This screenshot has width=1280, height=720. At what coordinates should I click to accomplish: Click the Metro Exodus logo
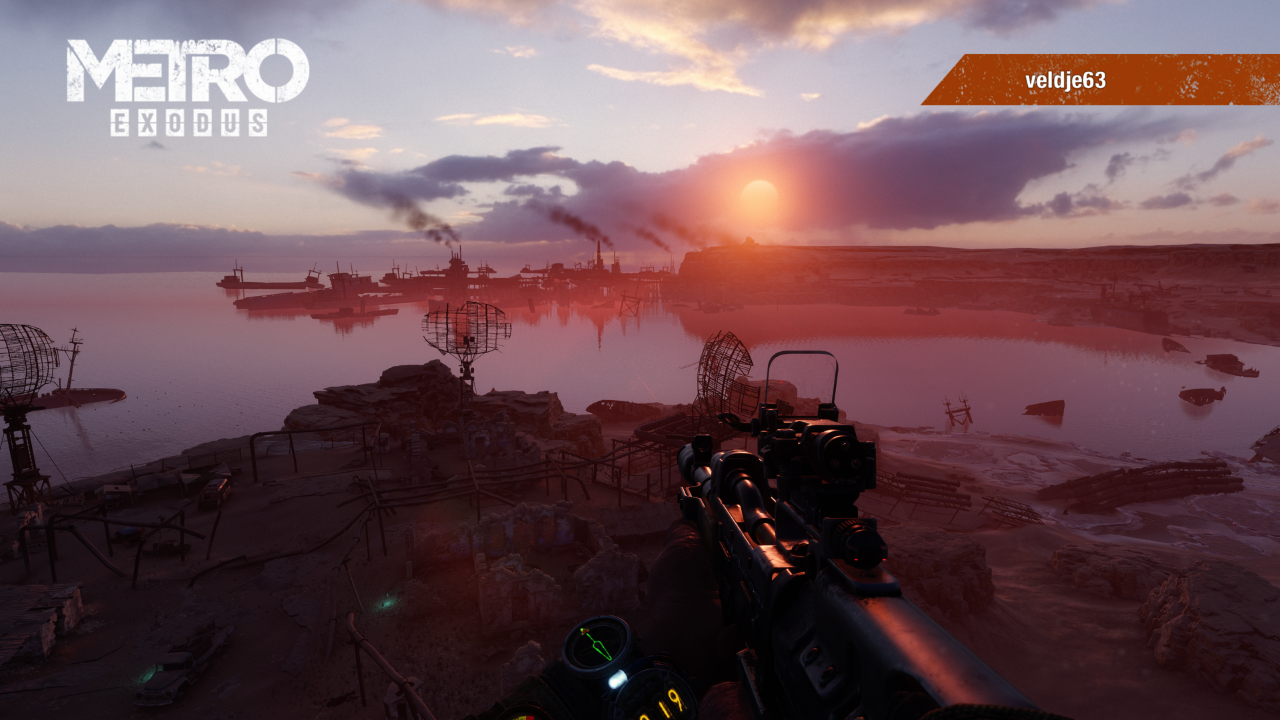(188, 86)
